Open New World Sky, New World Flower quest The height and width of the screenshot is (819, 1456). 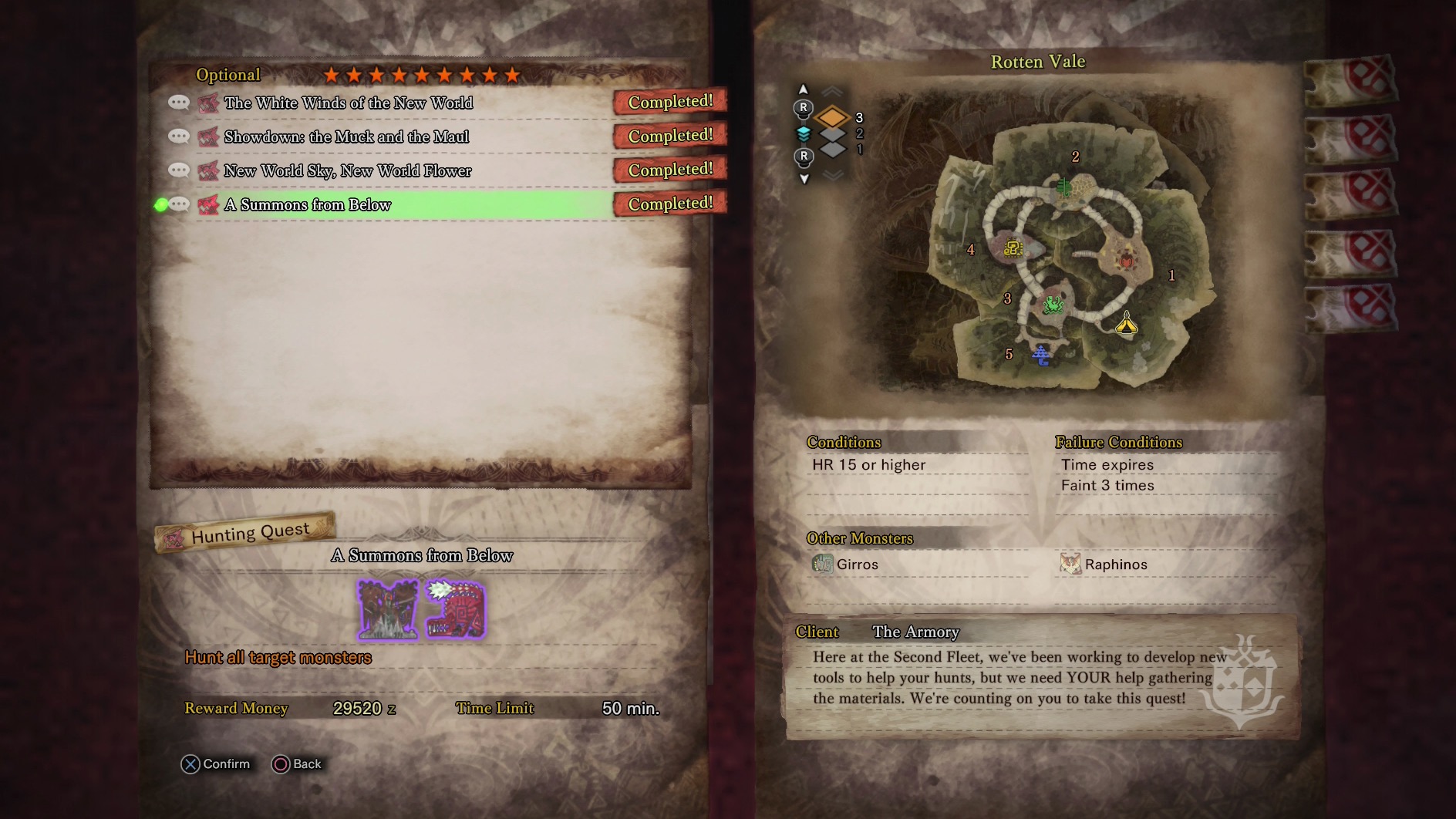click(348, 170)
